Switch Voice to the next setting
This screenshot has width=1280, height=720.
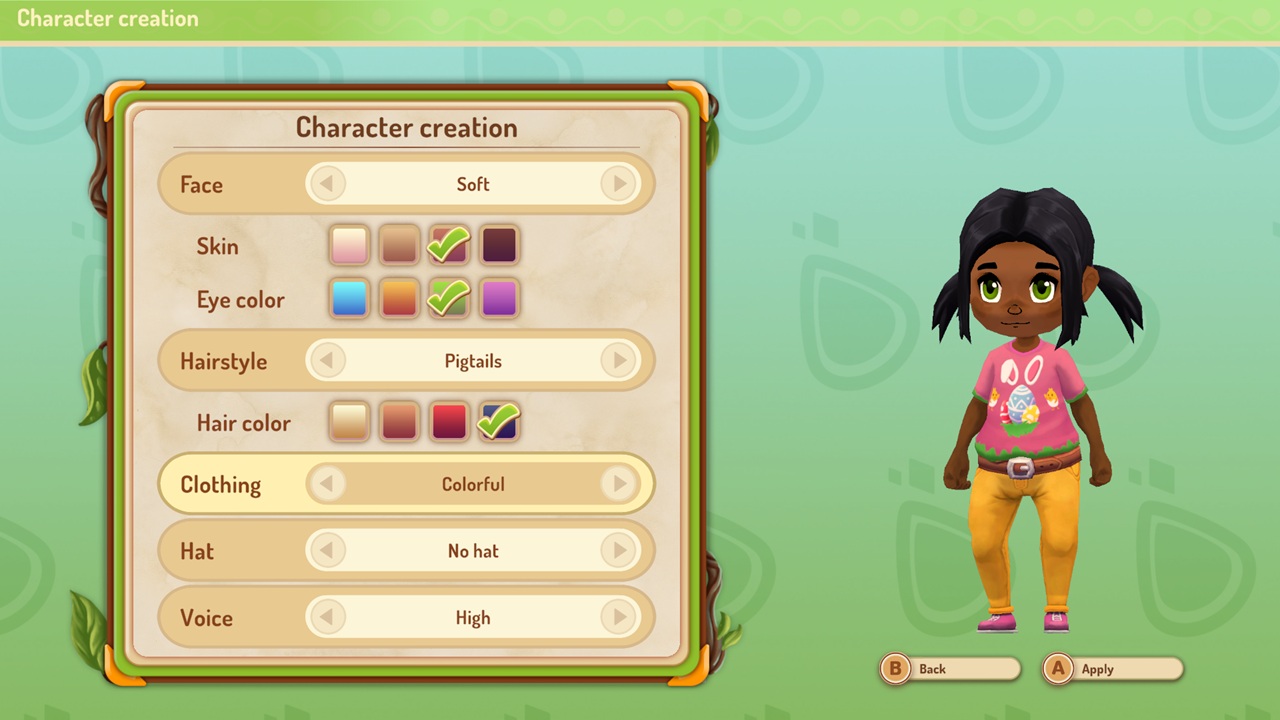(x=619, y=618)
